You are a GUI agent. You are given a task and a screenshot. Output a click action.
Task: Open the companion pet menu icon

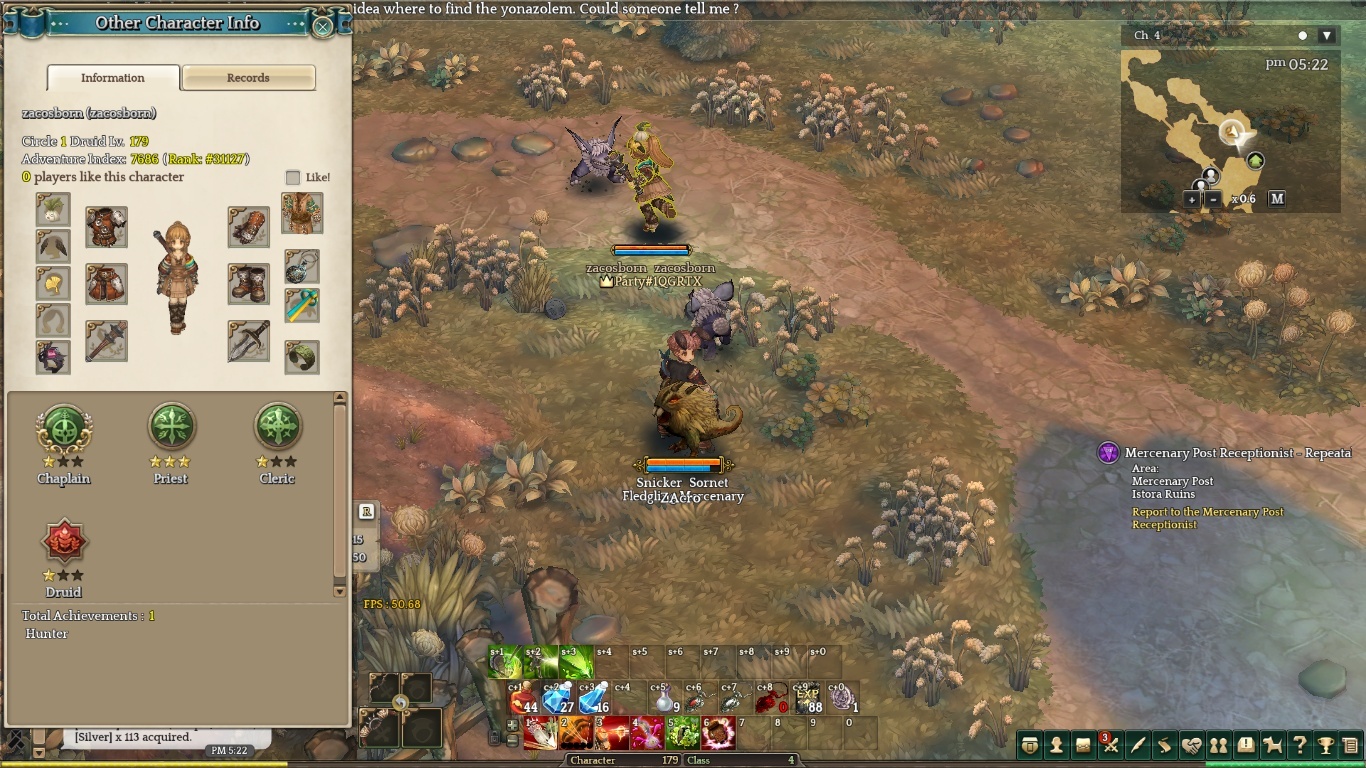pyautogui.click(x=1272, y=745)
